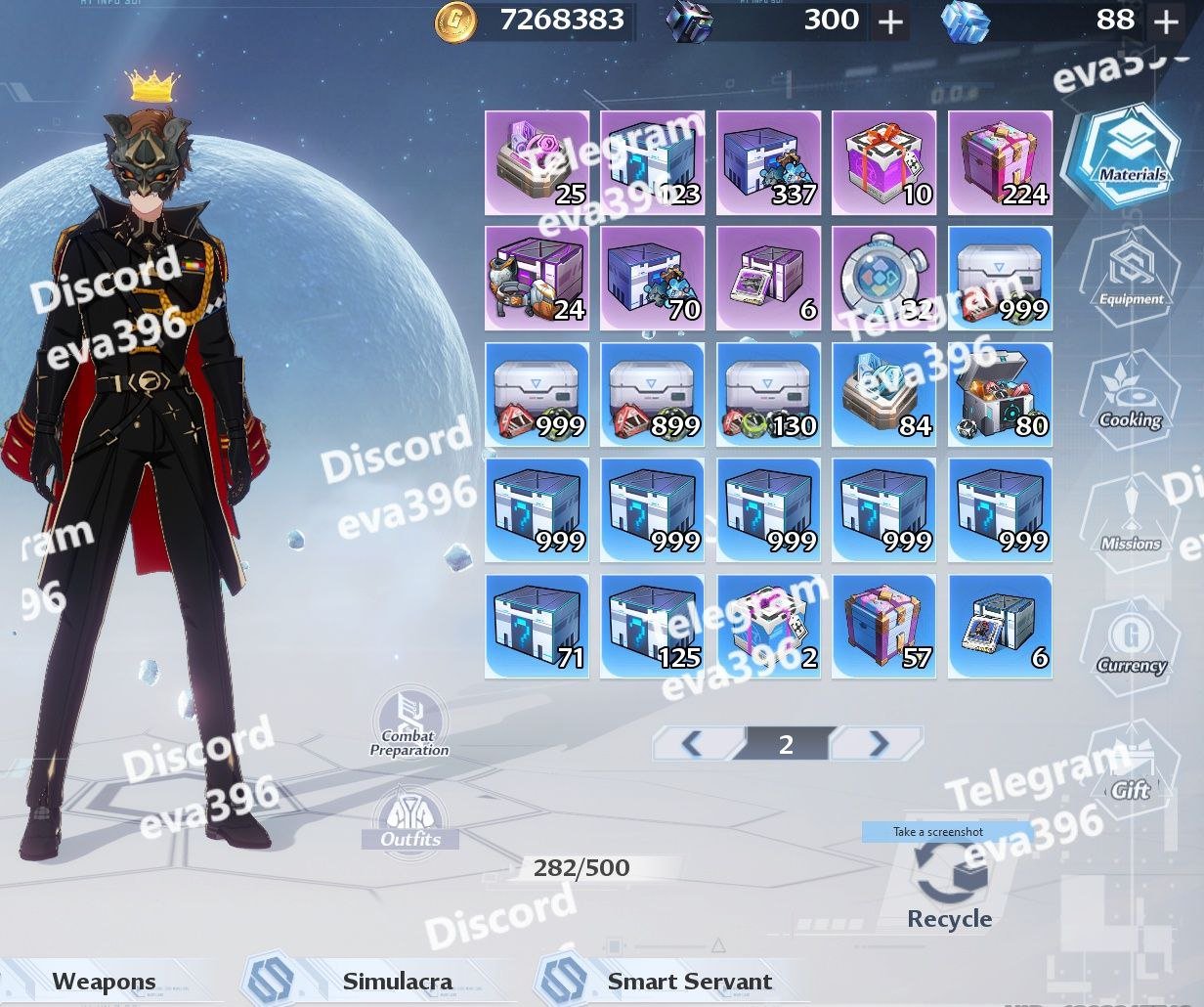Open the Smart Servant tab
This screenshot has height=1007, width=1204.
coord(689,982)
